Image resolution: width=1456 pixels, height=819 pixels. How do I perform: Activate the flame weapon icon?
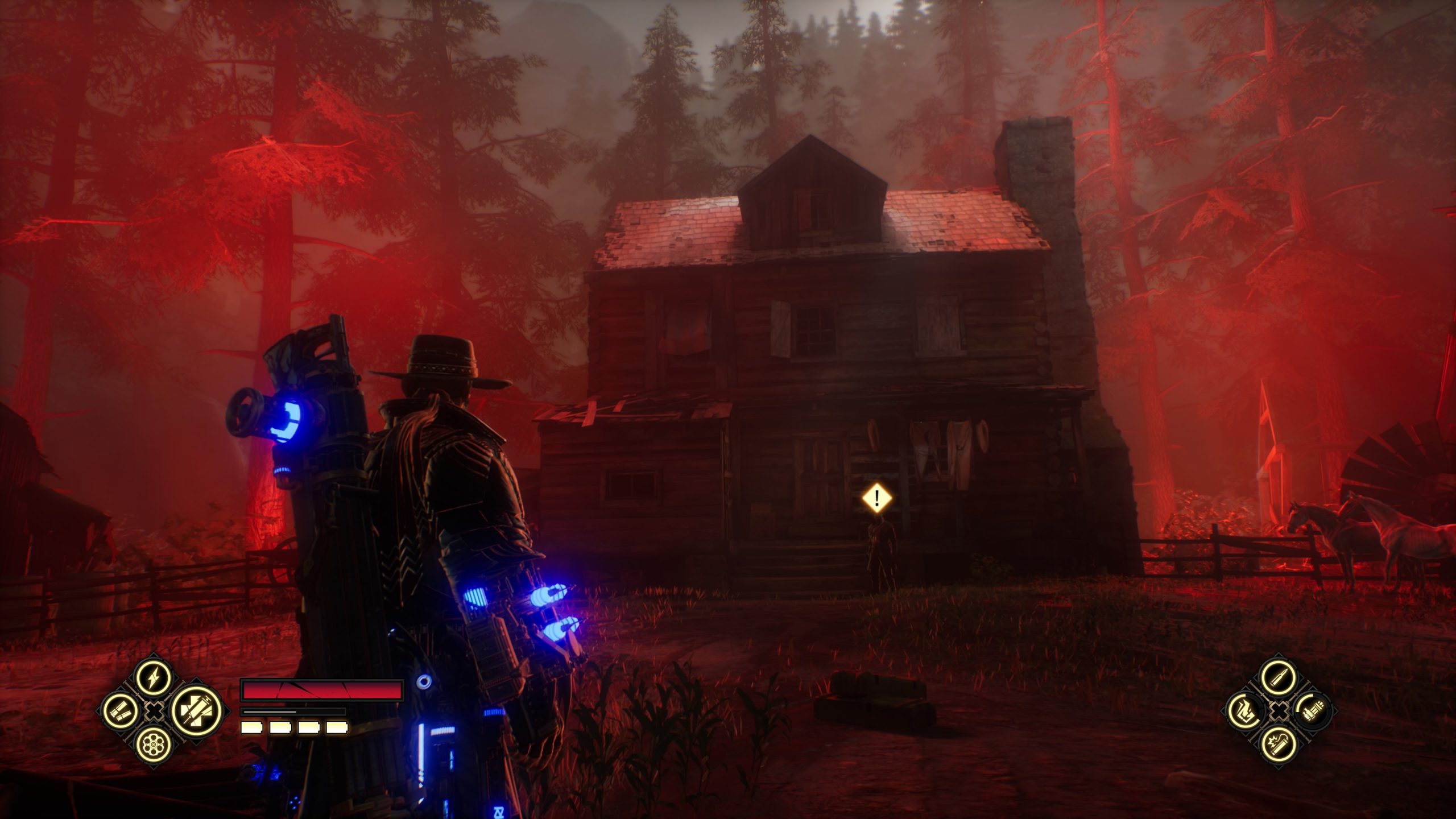pos(1244,710)
